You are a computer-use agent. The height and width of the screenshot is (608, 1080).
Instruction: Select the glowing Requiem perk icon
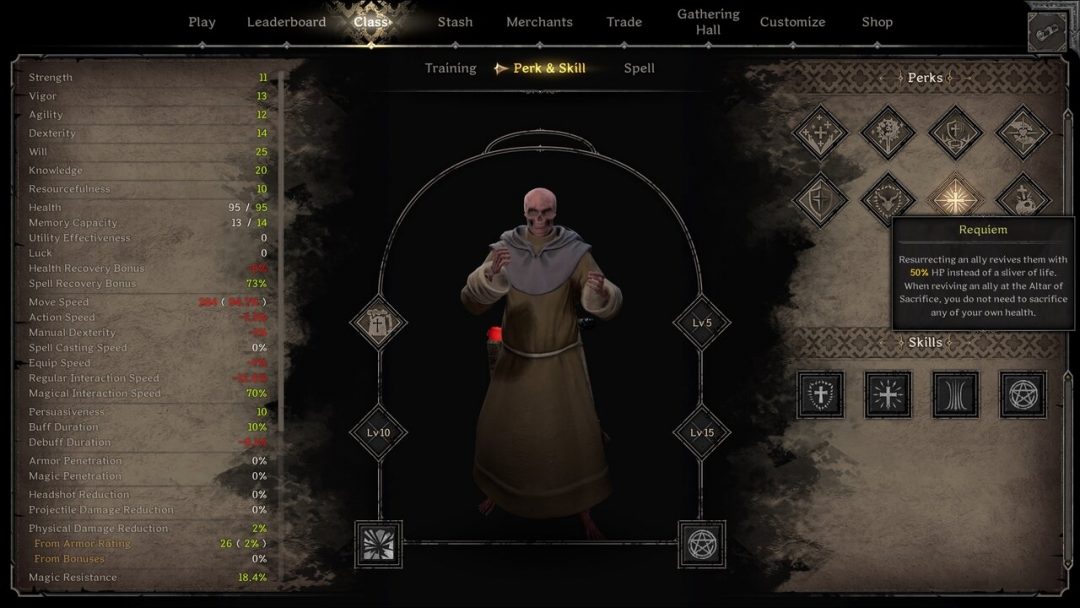tap(954, 198)
